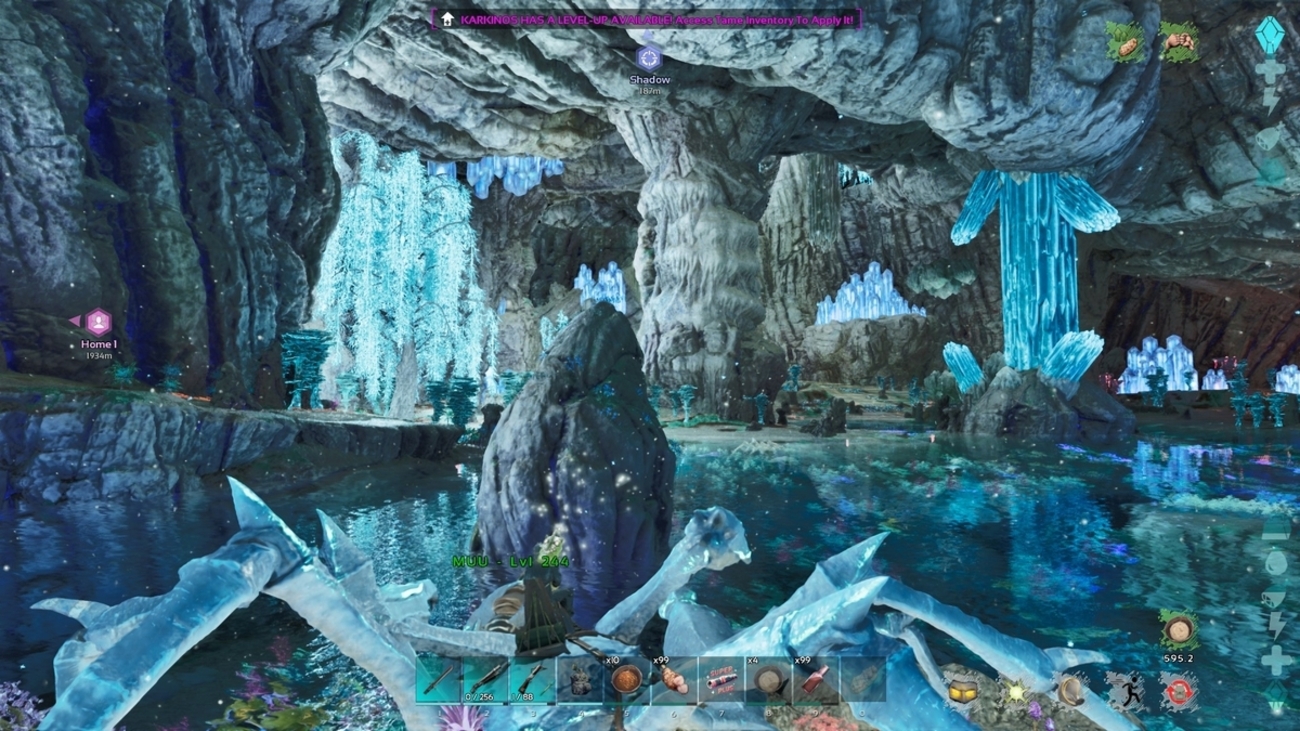Click the Karkinos level-up available notification
The image size is (1300, 731).
click(647, 19)
